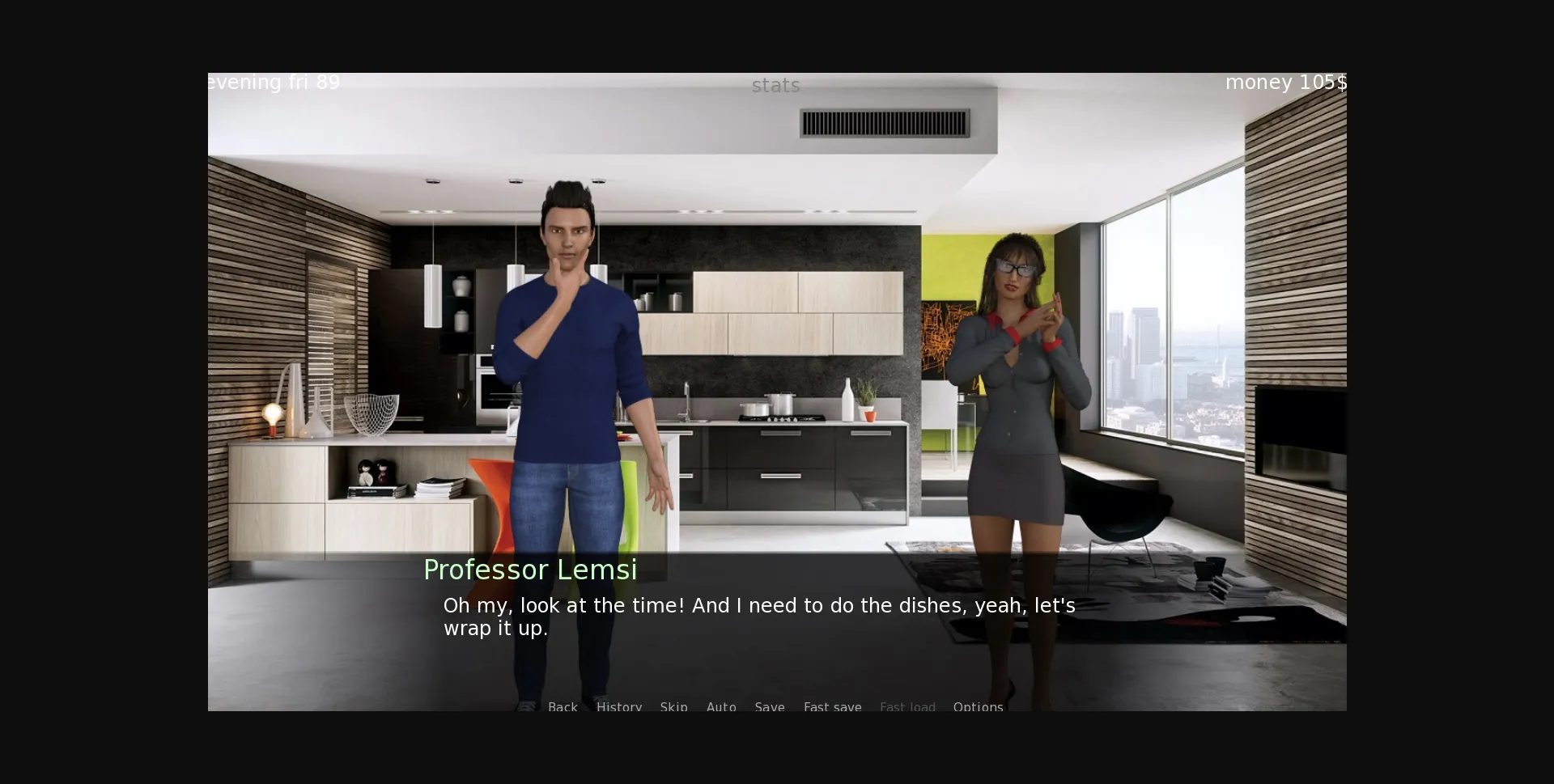Open the stats screen

point(775,85)
